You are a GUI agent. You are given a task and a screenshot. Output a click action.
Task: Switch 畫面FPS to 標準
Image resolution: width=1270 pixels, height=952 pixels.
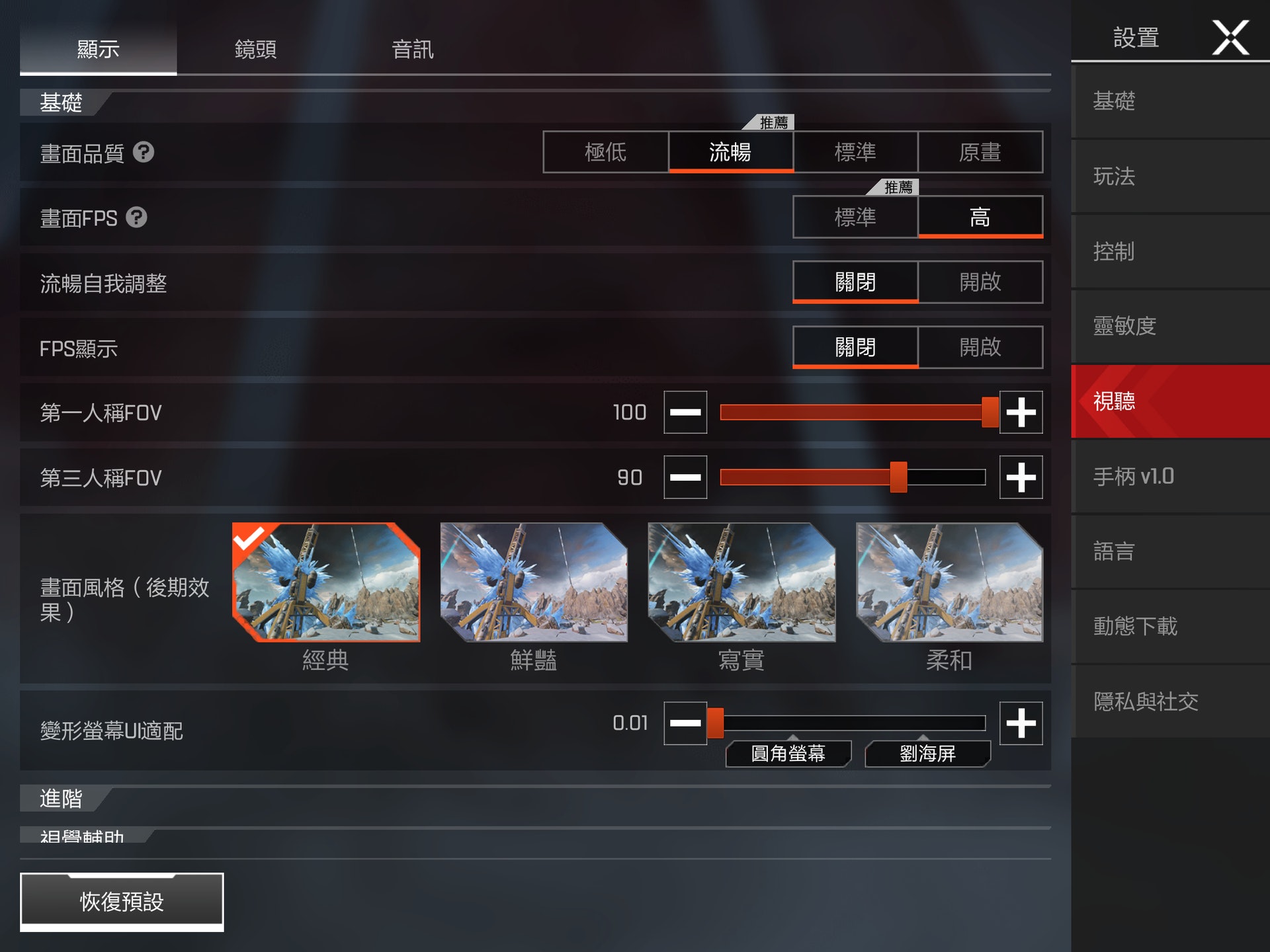pyautogui.click(x=855, y=217)
